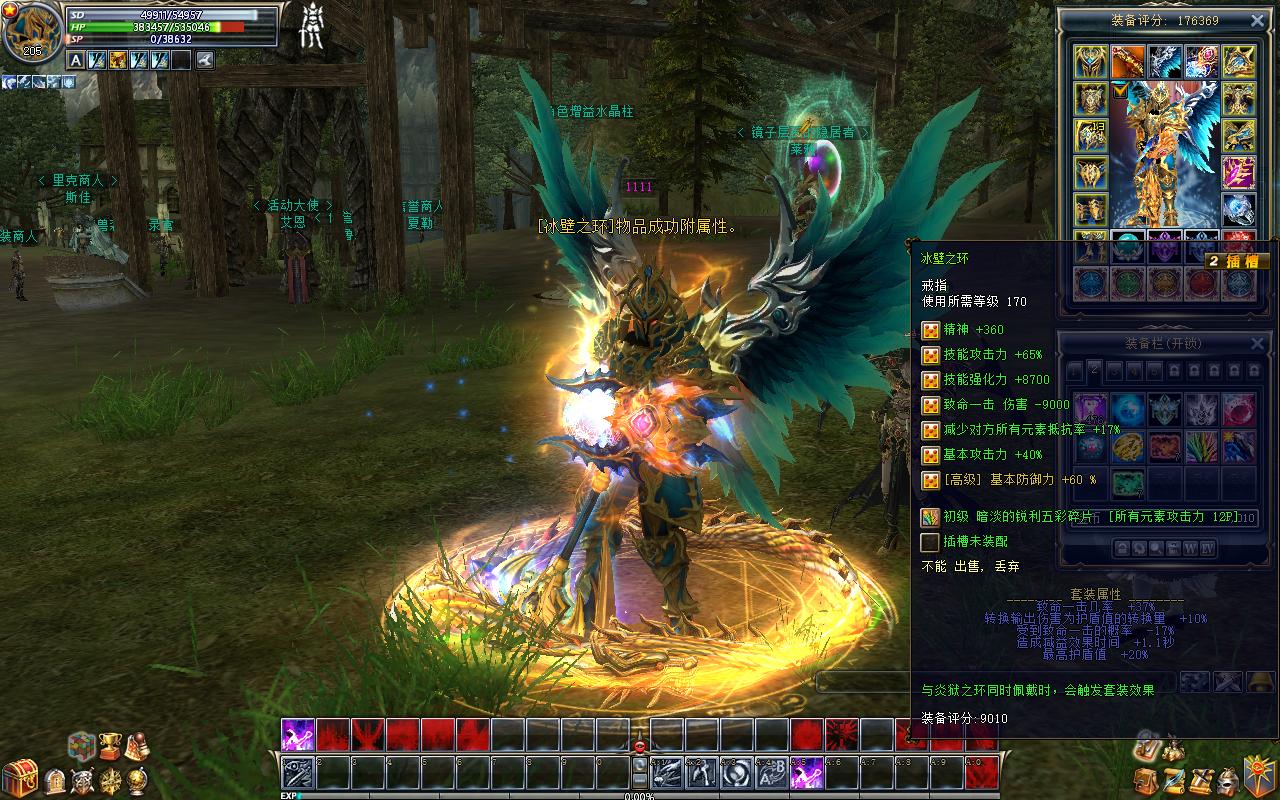Open the golden trophy icon
1280x800 pixels.
coord(110,746)
